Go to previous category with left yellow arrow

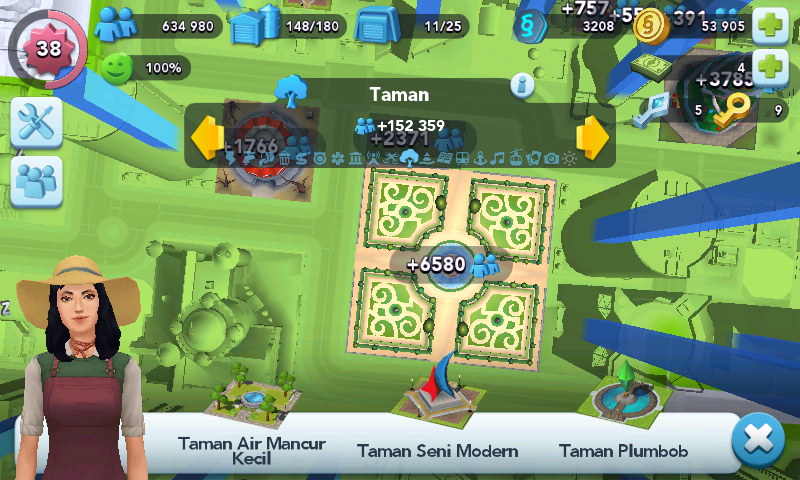208,138
